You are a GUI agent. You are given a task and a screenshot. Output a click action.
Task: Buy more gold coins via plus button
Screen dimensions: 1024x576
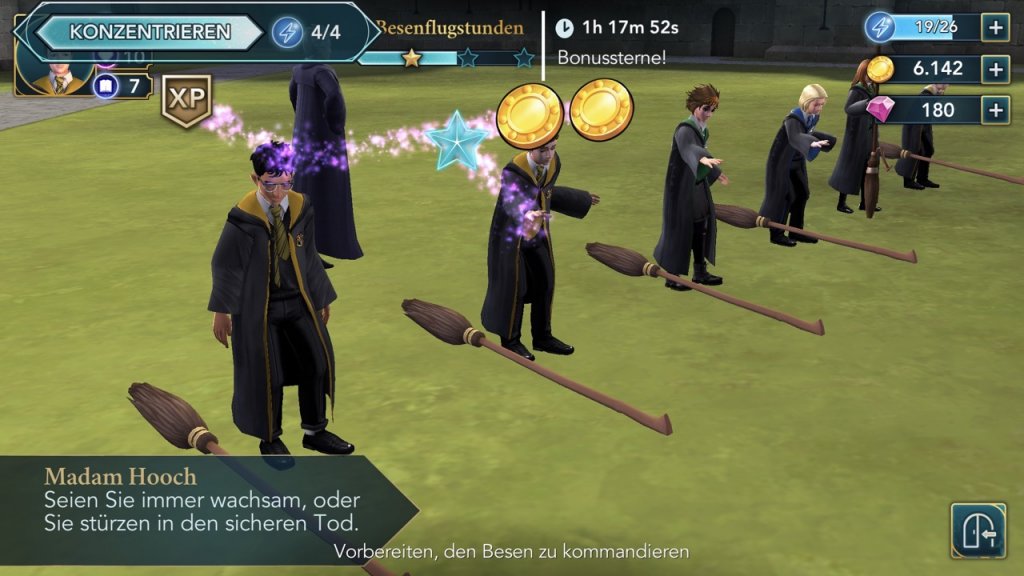coord(995,68)
